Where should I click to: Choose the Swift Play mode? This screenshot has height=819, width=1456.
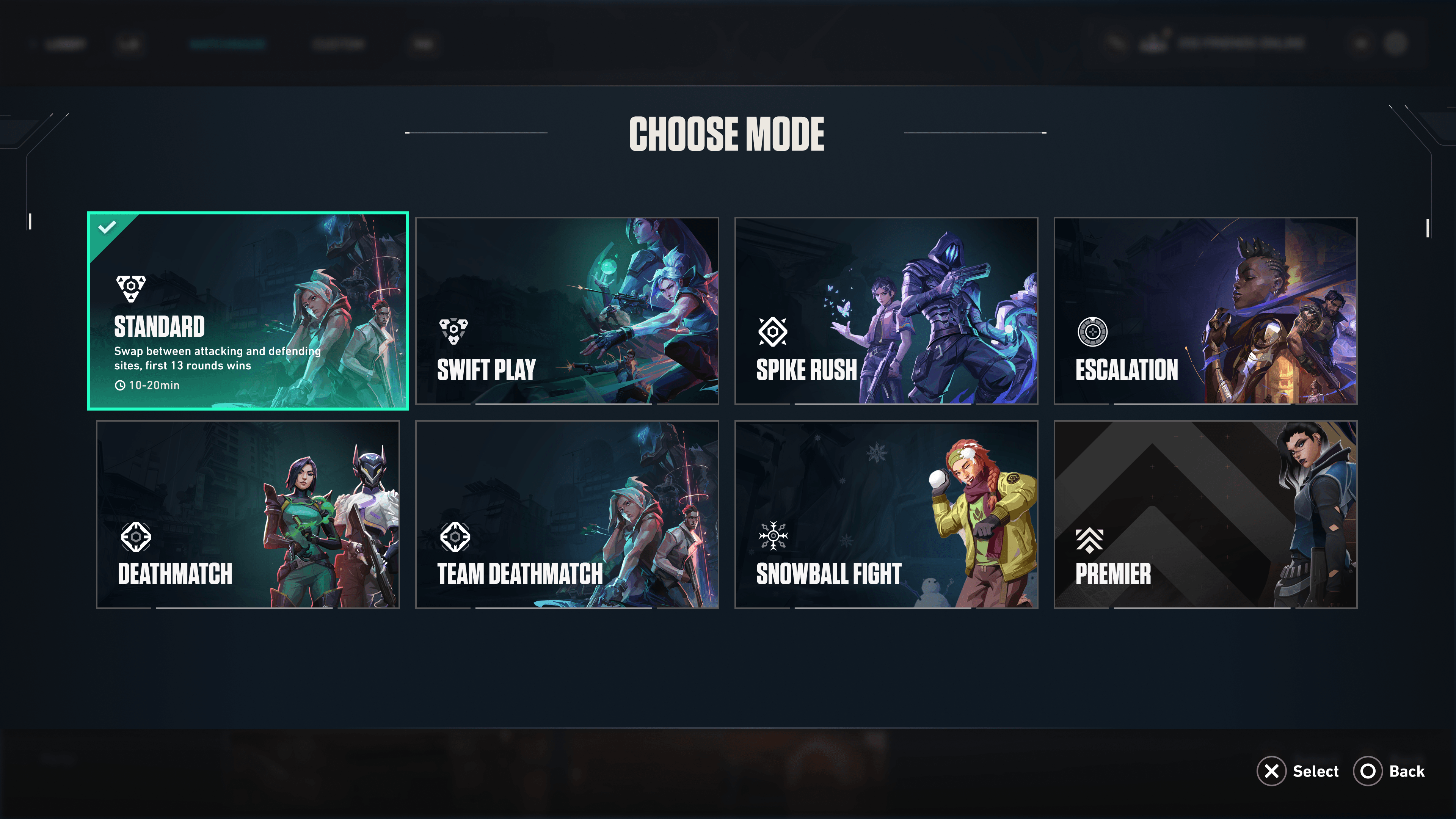pyautogui.click(x=567, y=311)
